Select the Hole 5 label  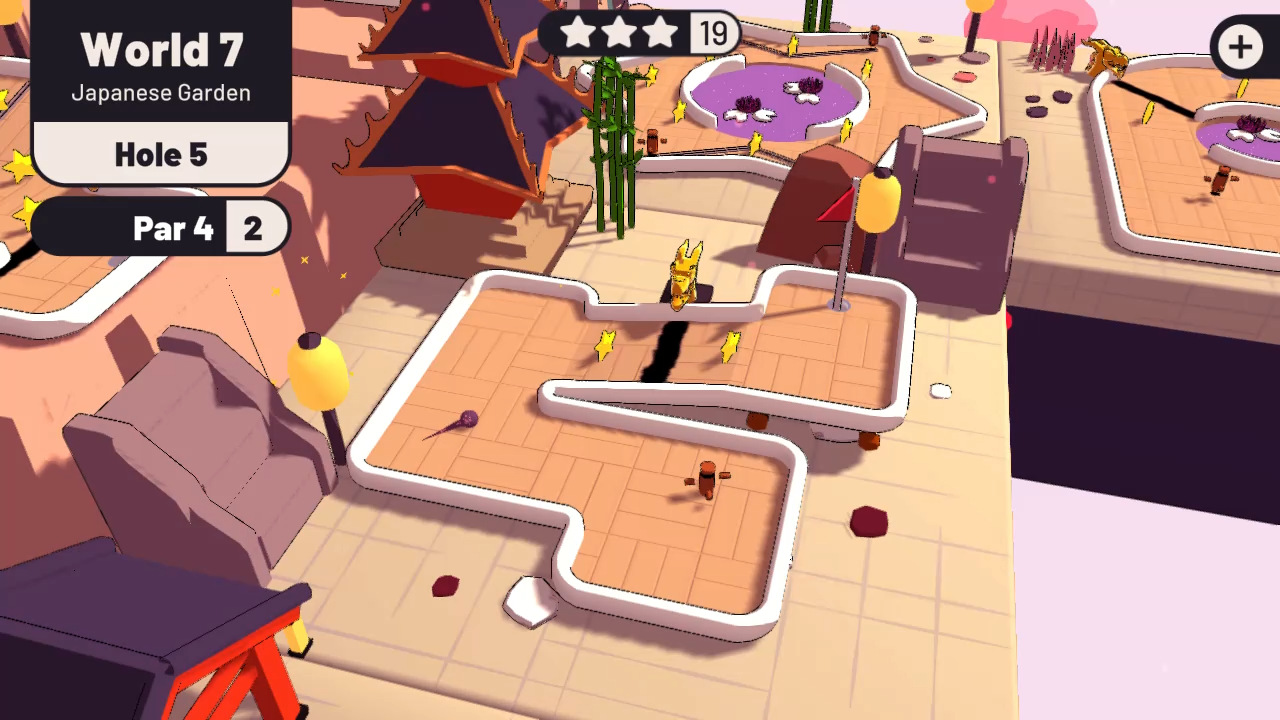160,154
